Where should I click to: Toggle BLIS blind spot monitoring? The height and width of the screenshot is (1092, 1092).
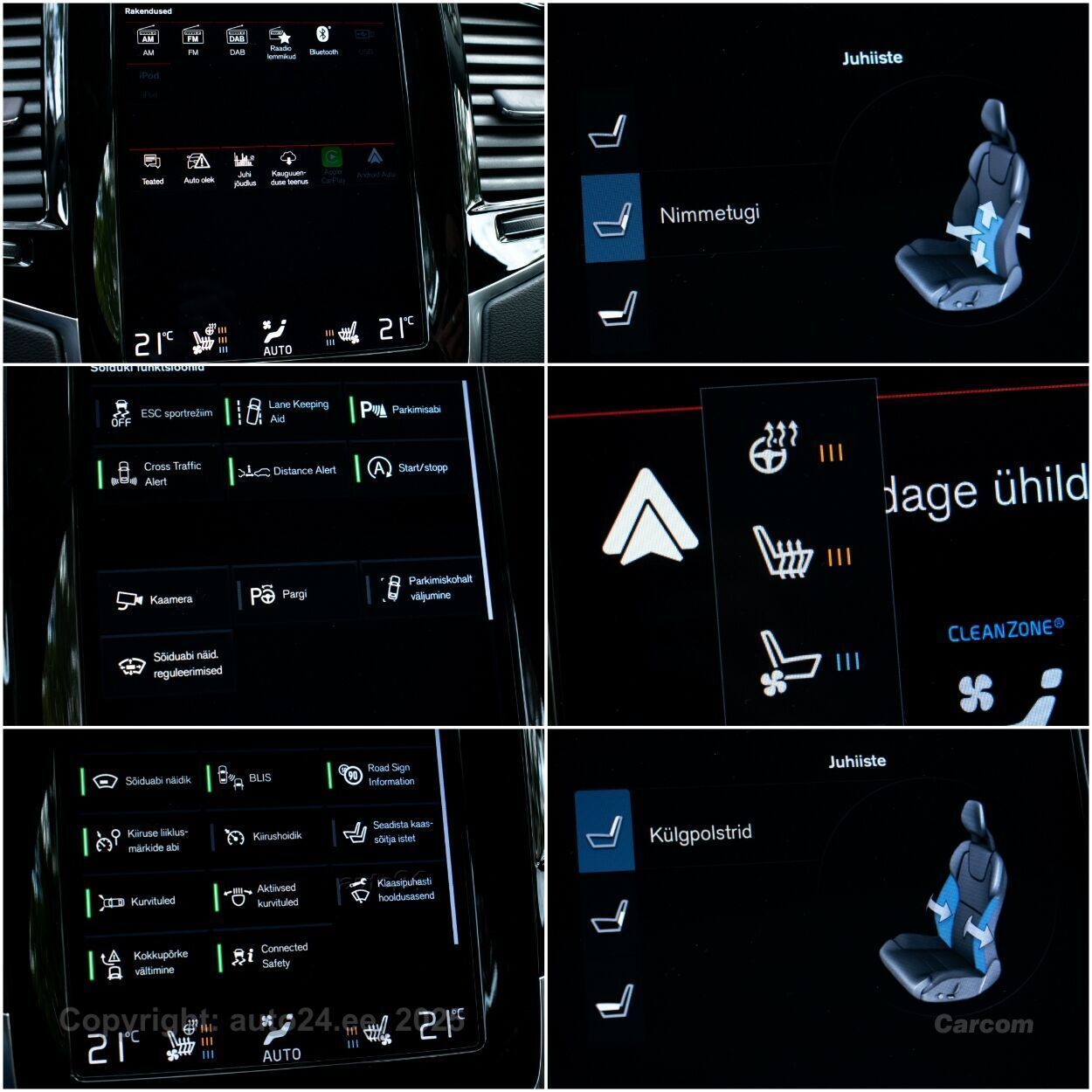click(262, 778)
